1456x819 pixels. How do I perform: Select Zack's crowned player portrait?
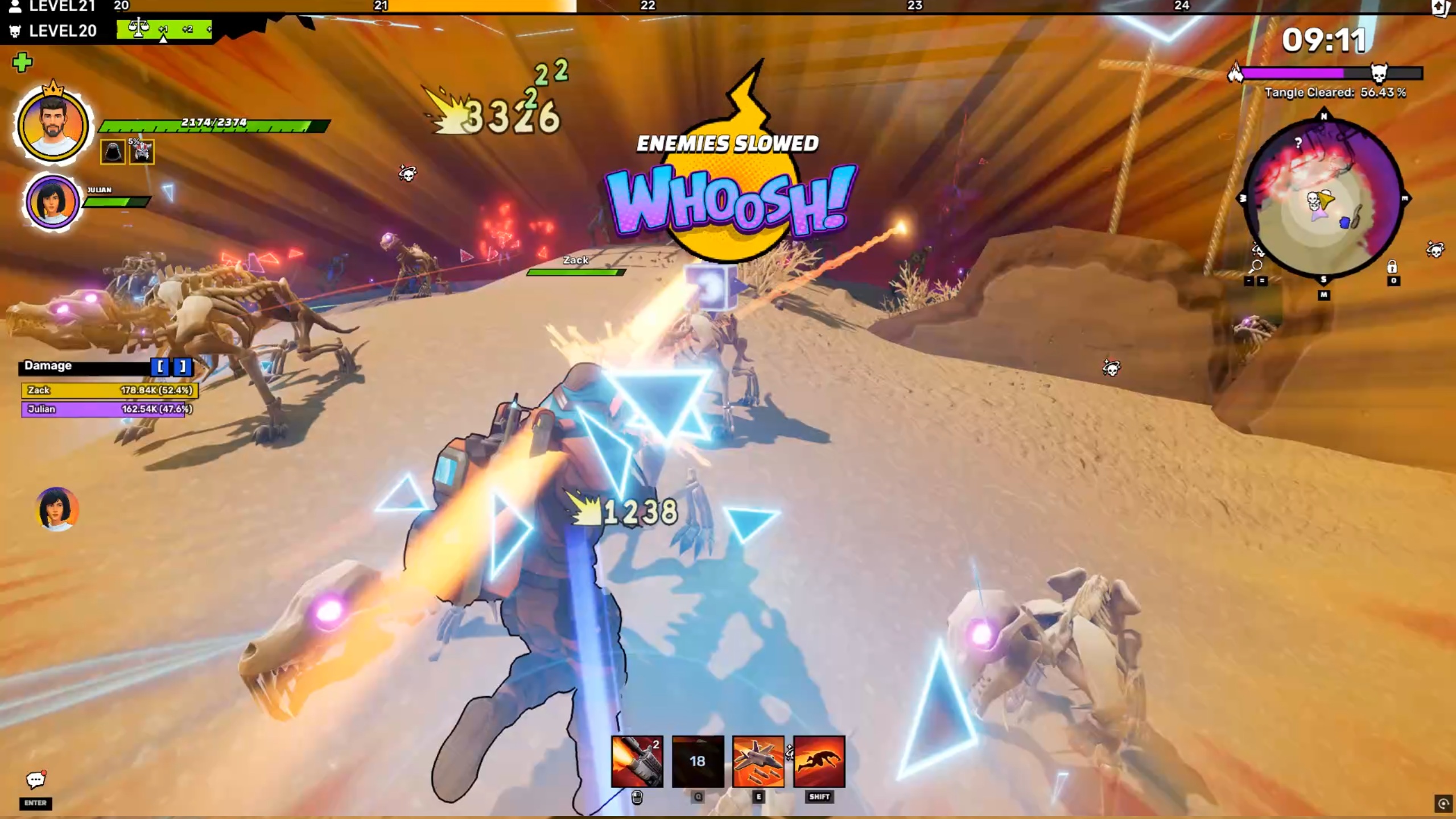tap(52, 125)
